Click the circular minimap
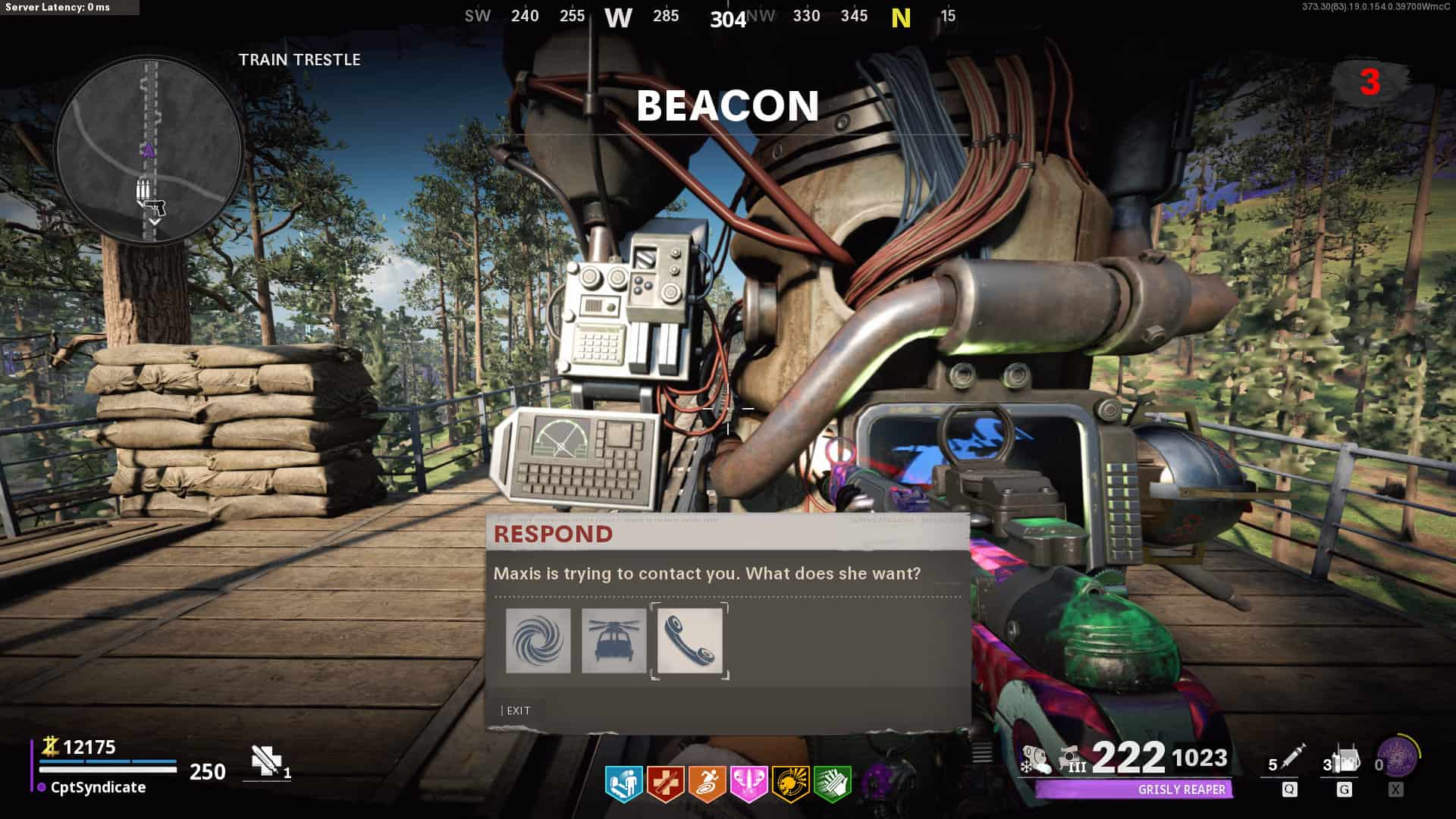The height and width of the screenshot is (819, 1456). click(149, 149)
